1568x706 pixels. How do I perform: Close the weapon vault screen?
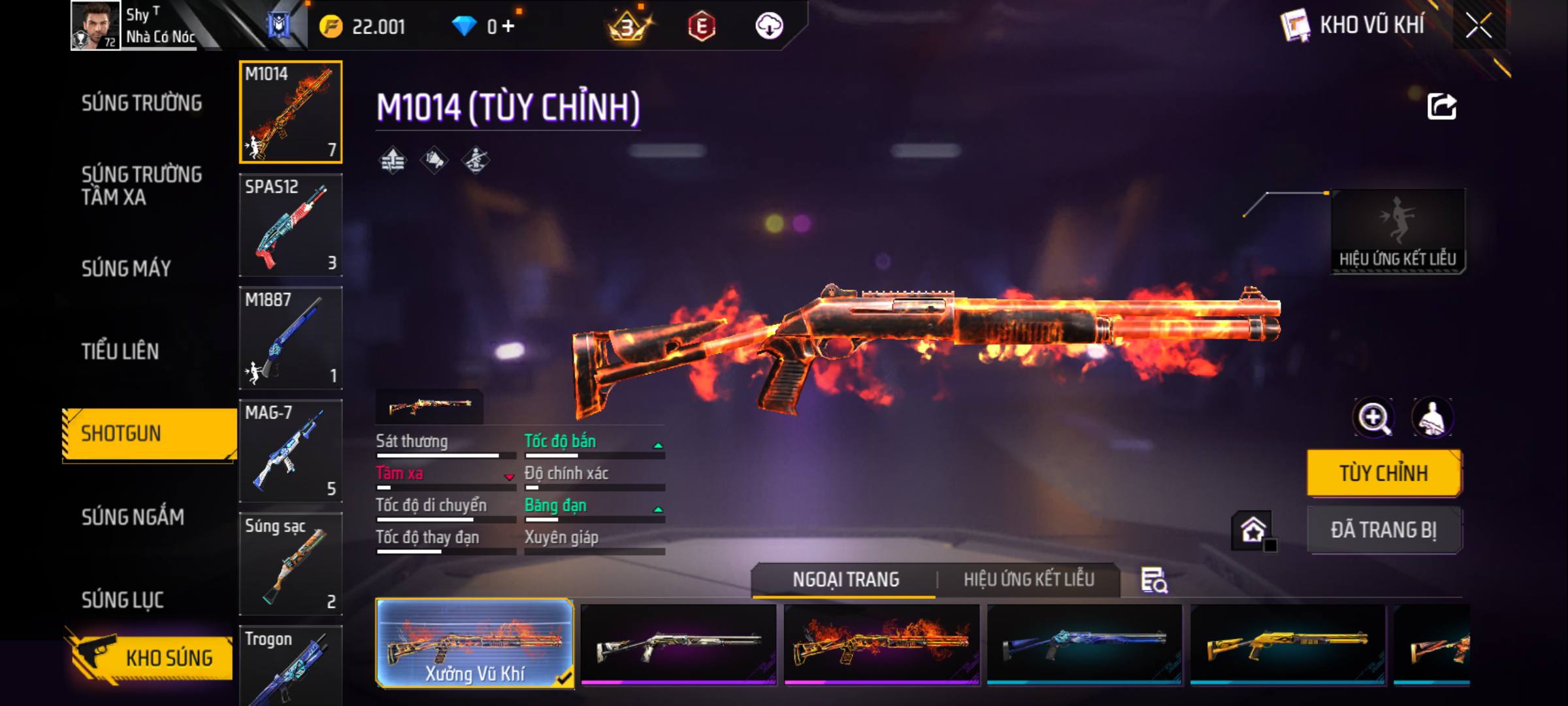point(1478,26)
